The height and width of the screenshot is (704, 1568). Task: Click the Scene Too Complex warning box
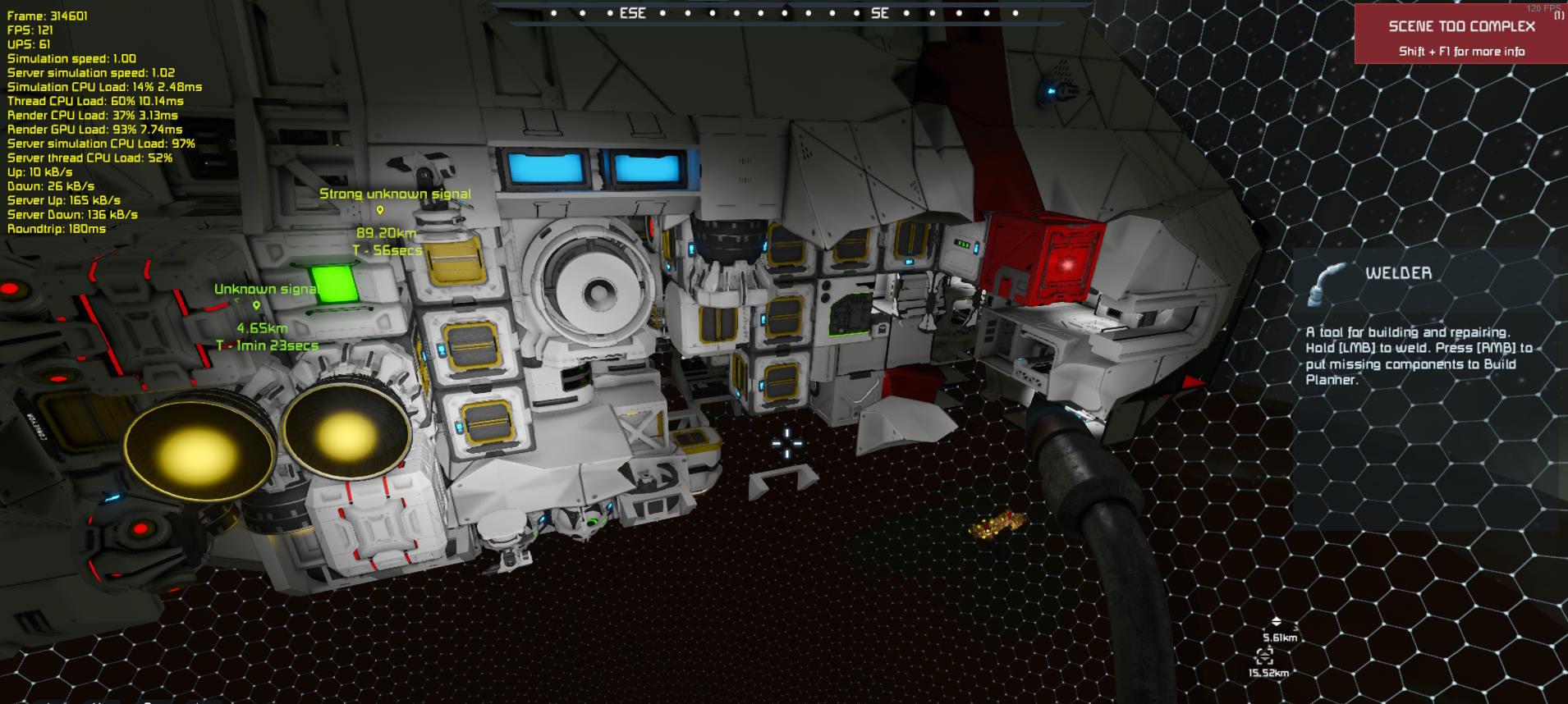(x=1460, y=34)
